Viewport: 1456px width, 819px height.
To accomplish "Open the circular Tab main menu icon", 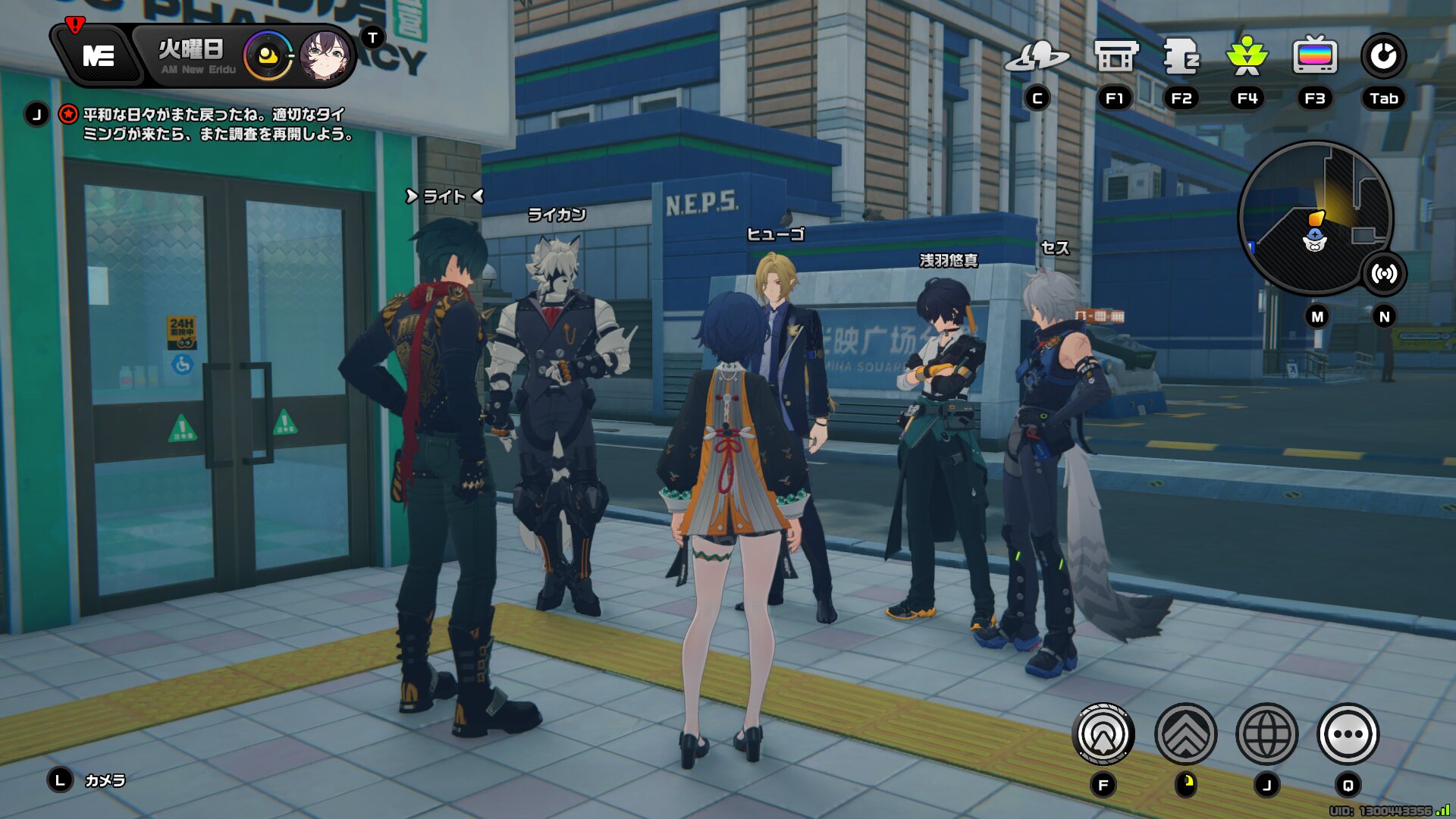I will point(1383,57).
